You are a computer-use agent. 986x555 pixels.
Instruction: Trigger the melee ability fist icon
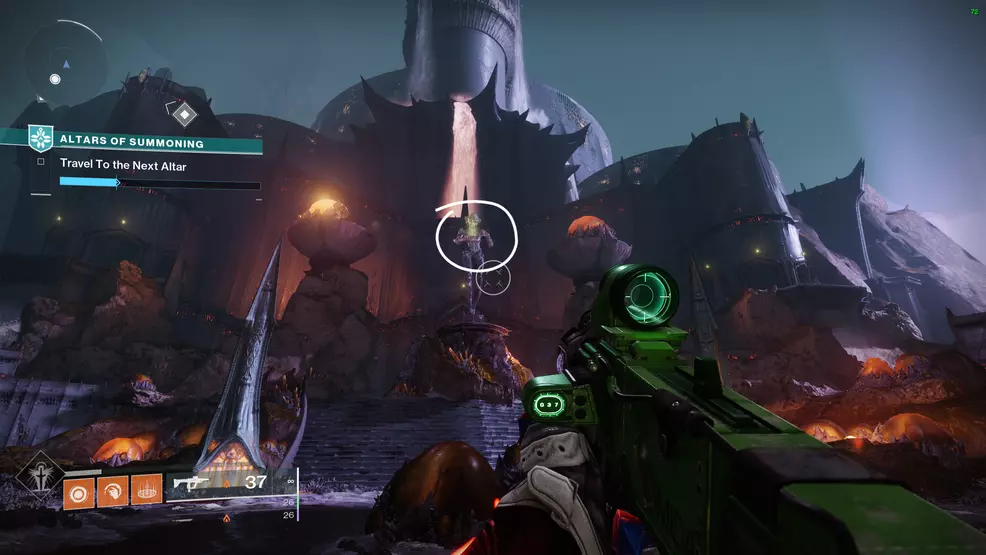pyautogui.click(x=112, y=491)
